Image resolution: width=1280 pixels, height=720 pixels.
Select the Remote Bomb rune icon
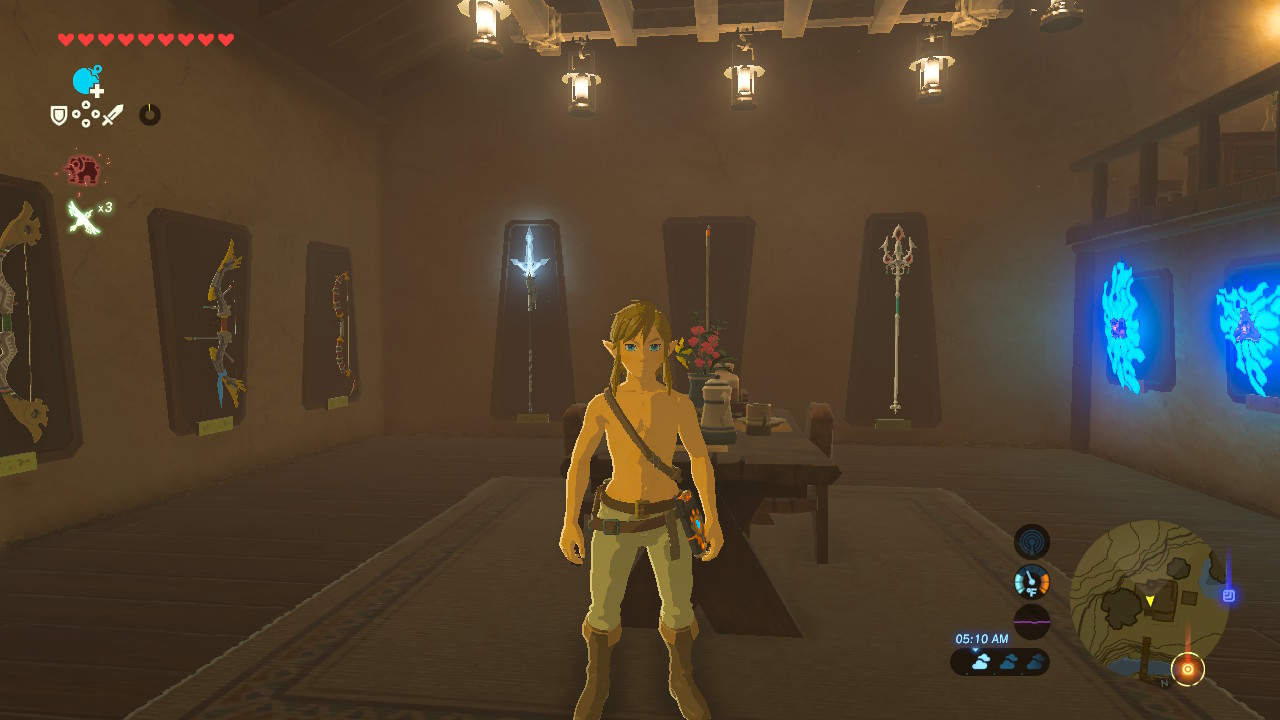[87, 80]
